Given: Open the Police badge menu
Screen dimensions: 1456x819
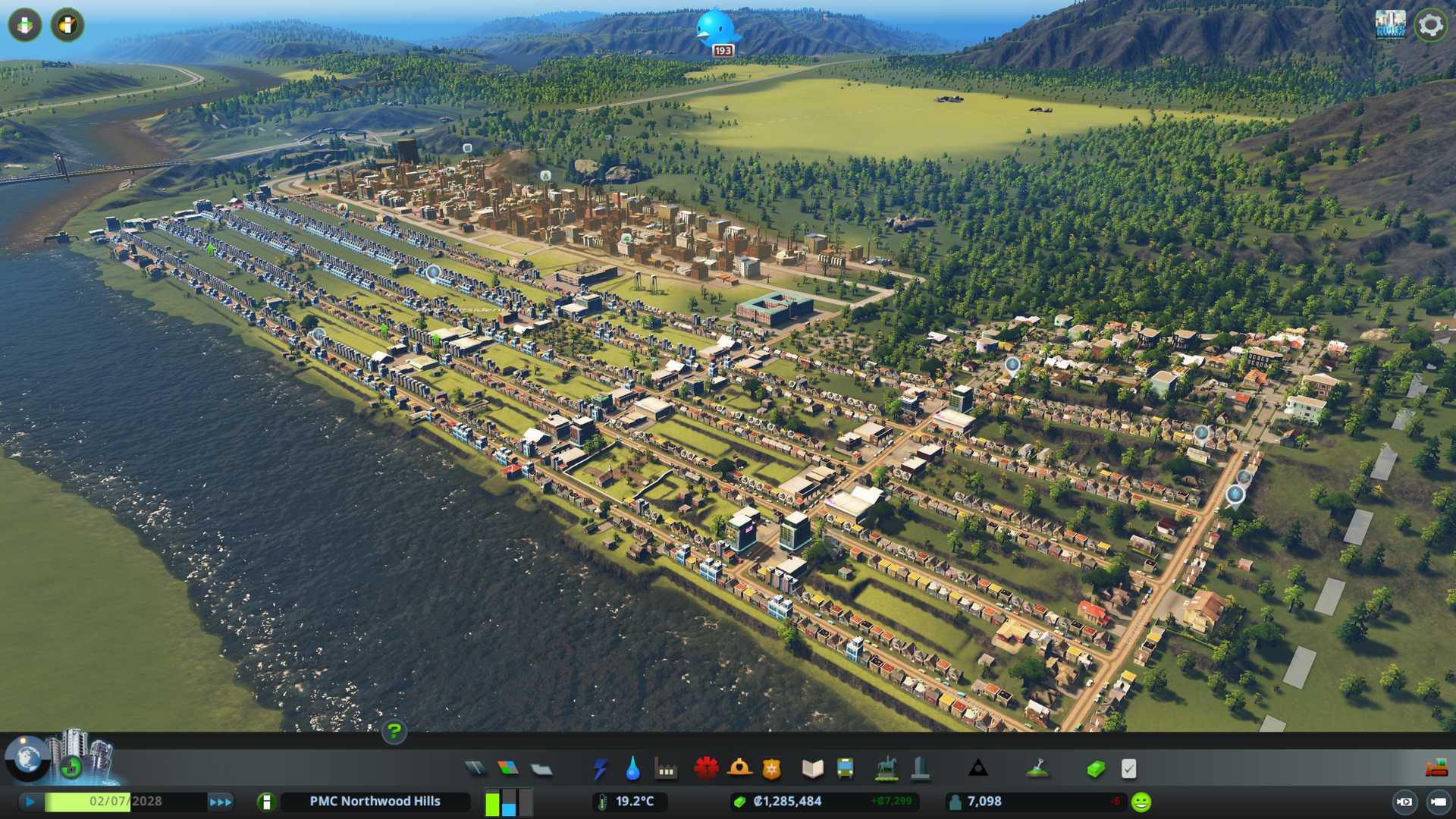Looking at the screenshot, I should coord(772,769).
